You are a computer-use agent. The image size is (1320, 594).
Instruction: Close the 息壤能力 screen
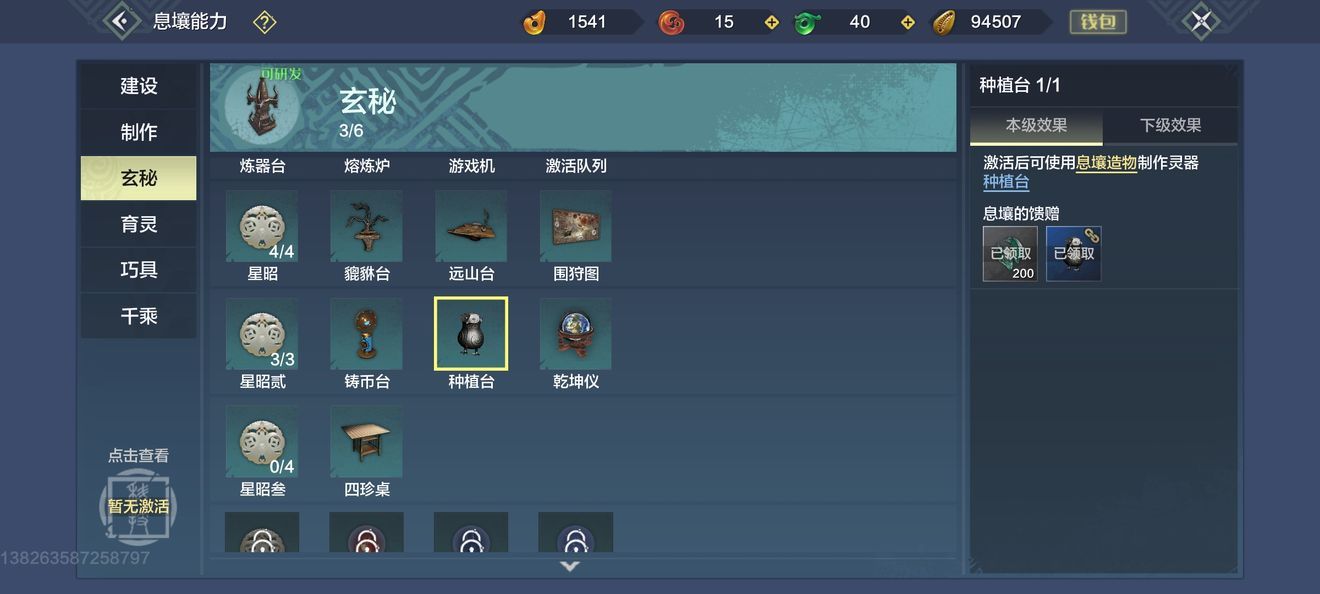point(1200,21)
